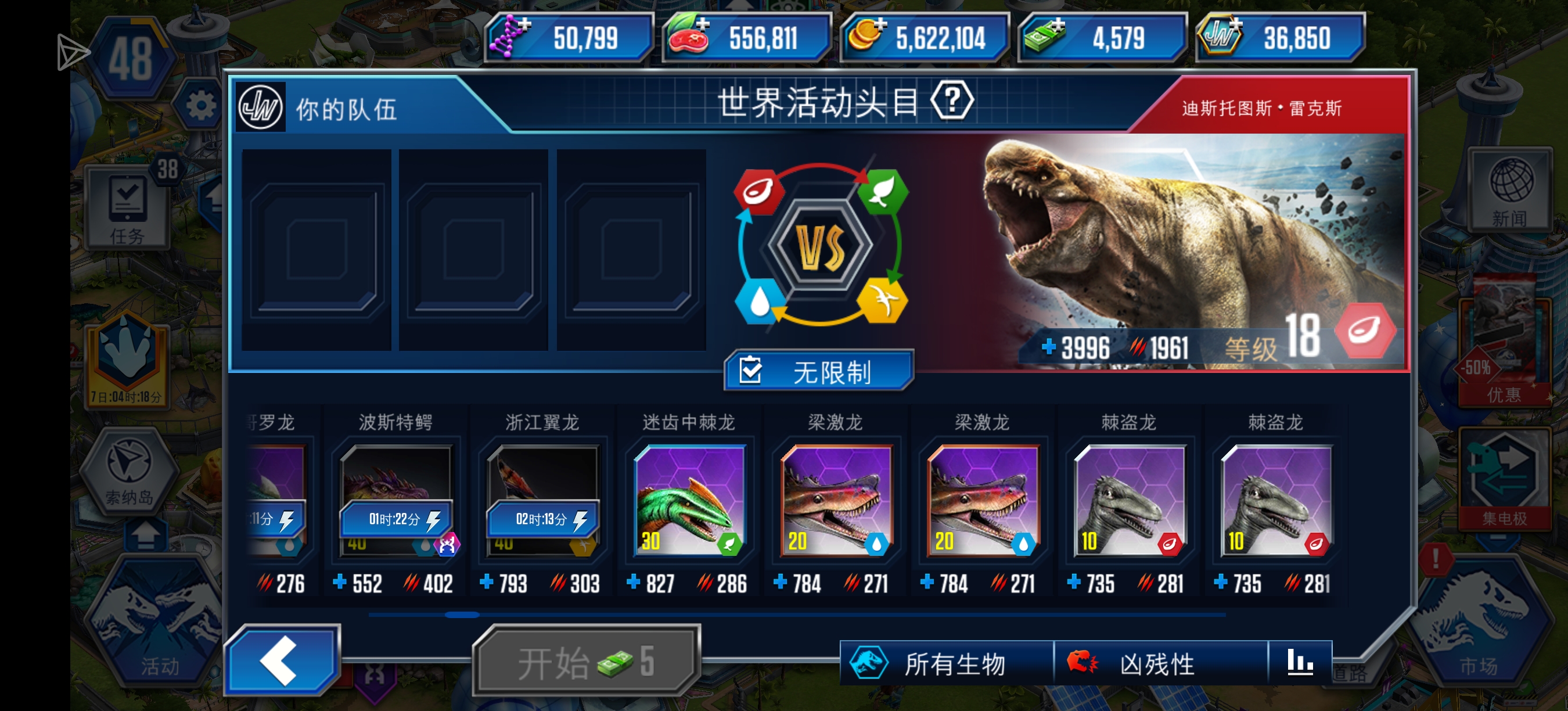The height and width of the screenshot is (711, 1568).
Task: Open the settings gear below the level badge
Action: point(201,103)
